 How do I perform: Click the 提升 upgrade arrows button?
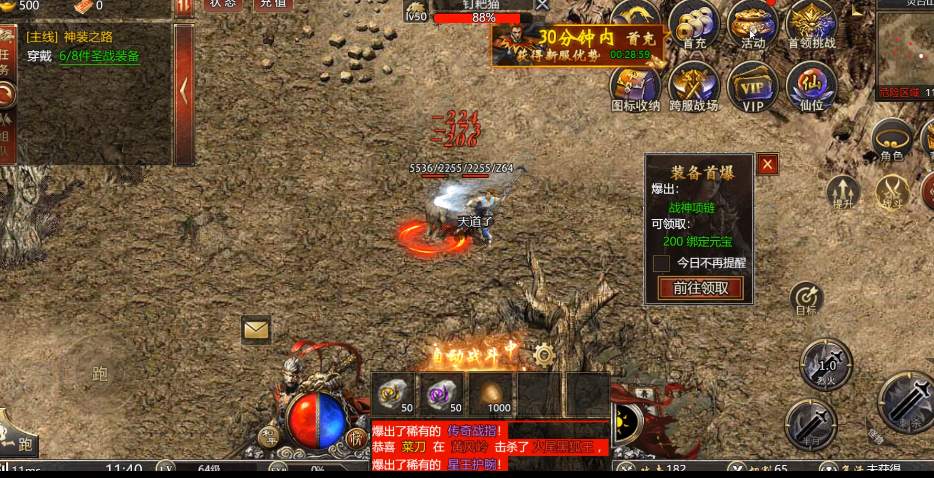[844, 190]
